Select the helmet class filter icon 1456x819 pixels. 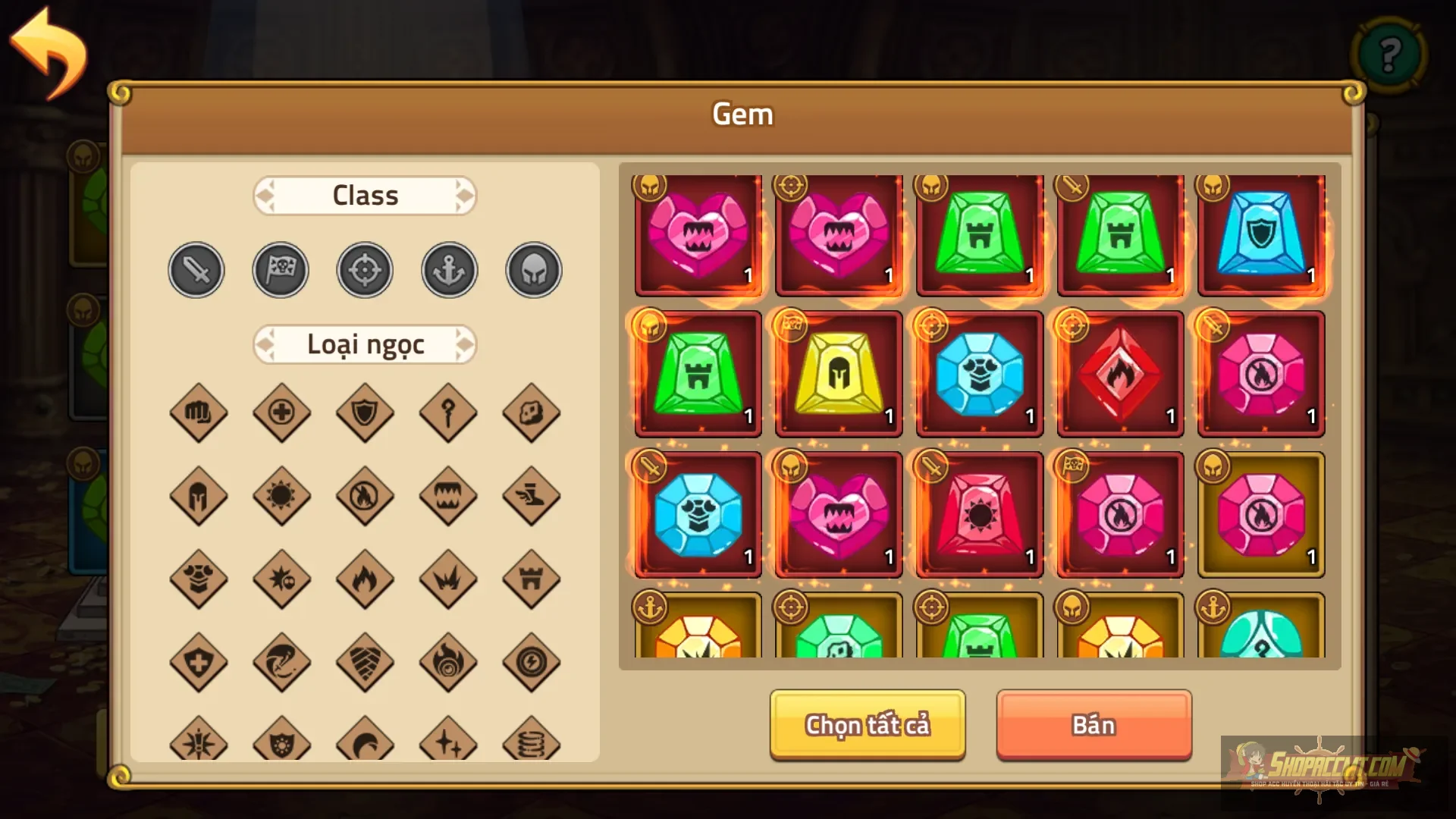533,270
